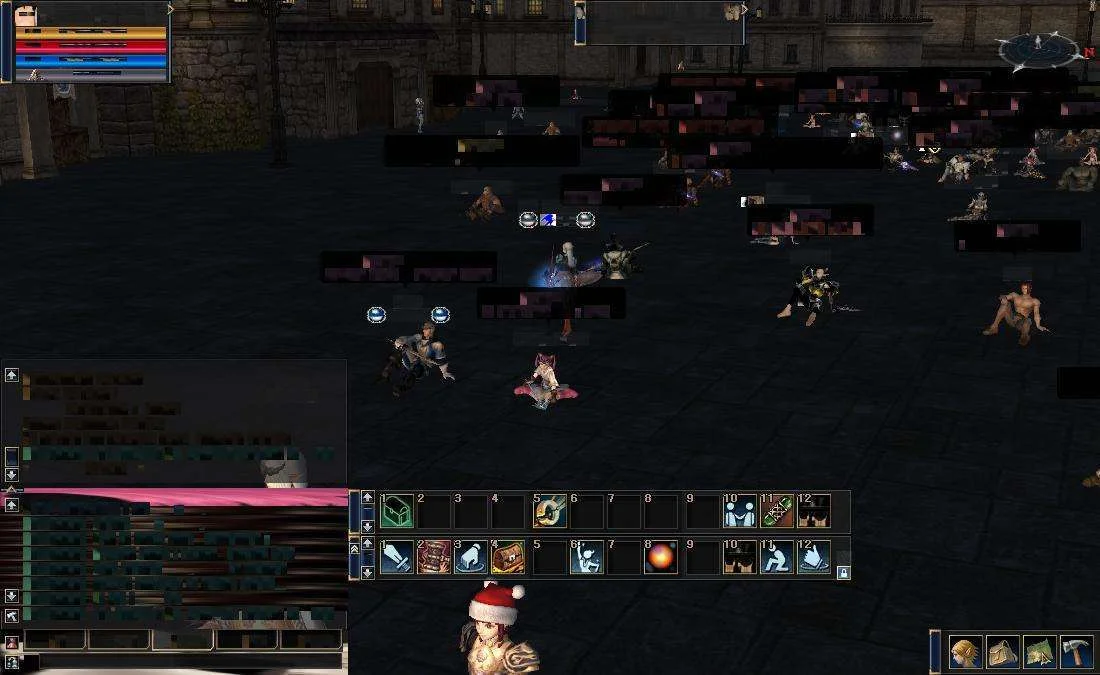Viewport: 1100px width, 675px height.
Task: Activate the handshake icon in top hotbar
Action: [740, 512]
